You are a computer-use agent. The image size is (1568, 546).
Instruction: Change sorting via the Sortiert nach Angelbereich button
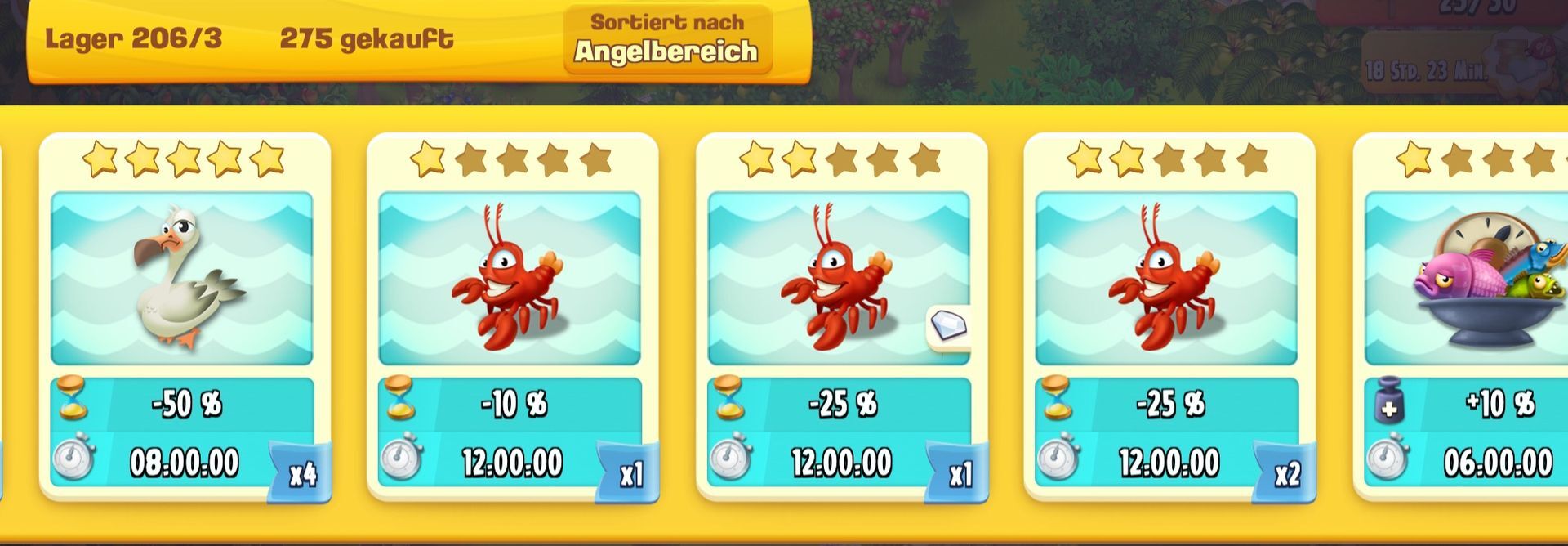pyautogui.click(x=667, y=39)
